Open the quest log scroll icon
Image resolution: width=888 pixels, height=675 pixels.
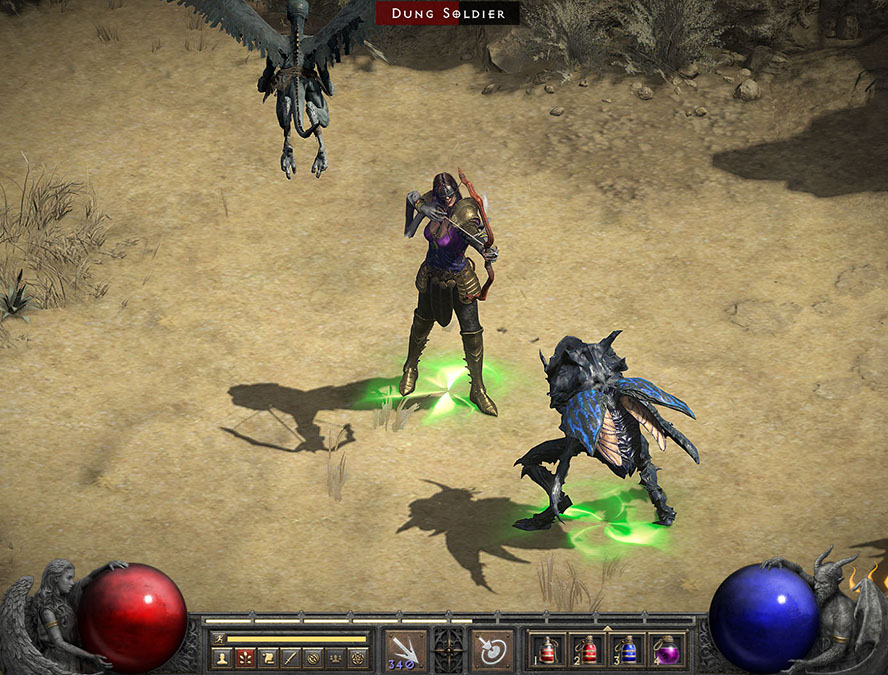click(x=267, y=658)
